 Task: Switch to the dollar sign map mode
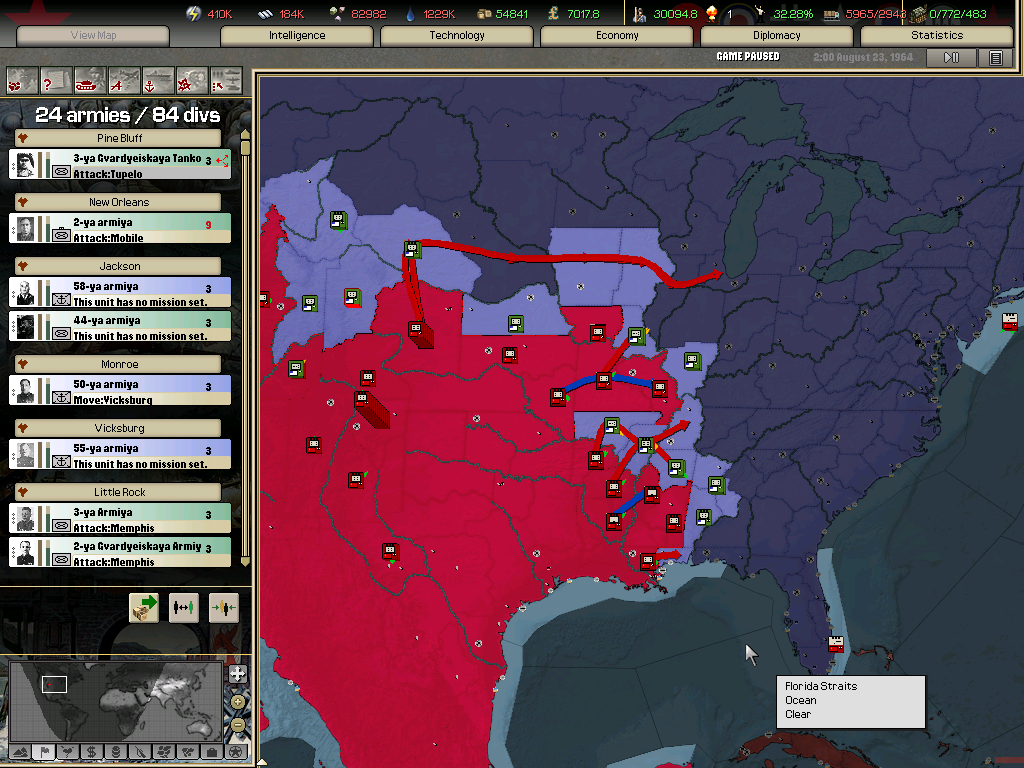tap(91, 752)
